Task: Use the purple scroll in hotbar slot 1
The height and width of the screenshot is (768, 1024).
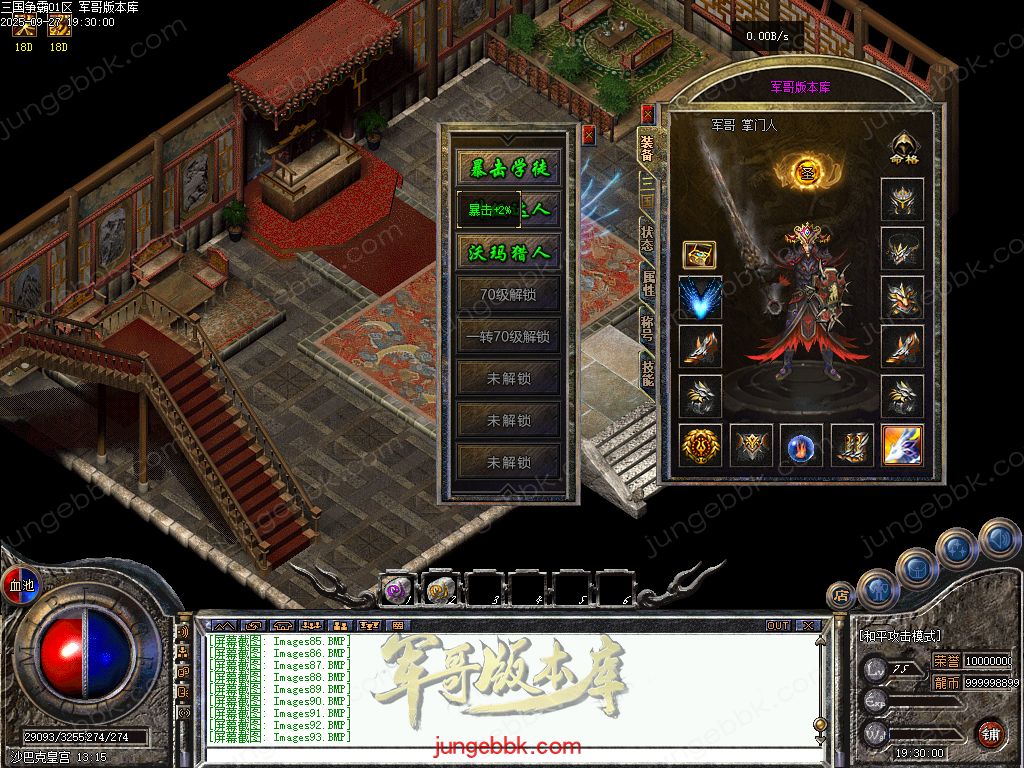Action: (396, 590)
